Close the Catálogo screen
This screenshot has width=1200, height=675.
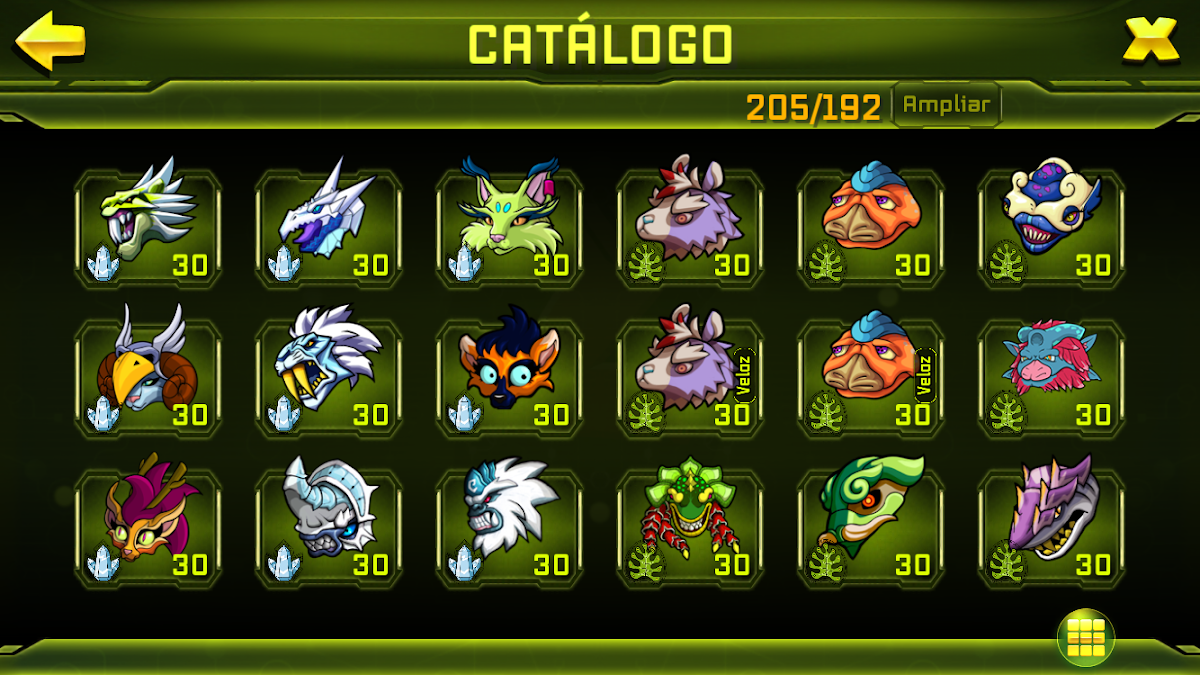coord(1150,41)
